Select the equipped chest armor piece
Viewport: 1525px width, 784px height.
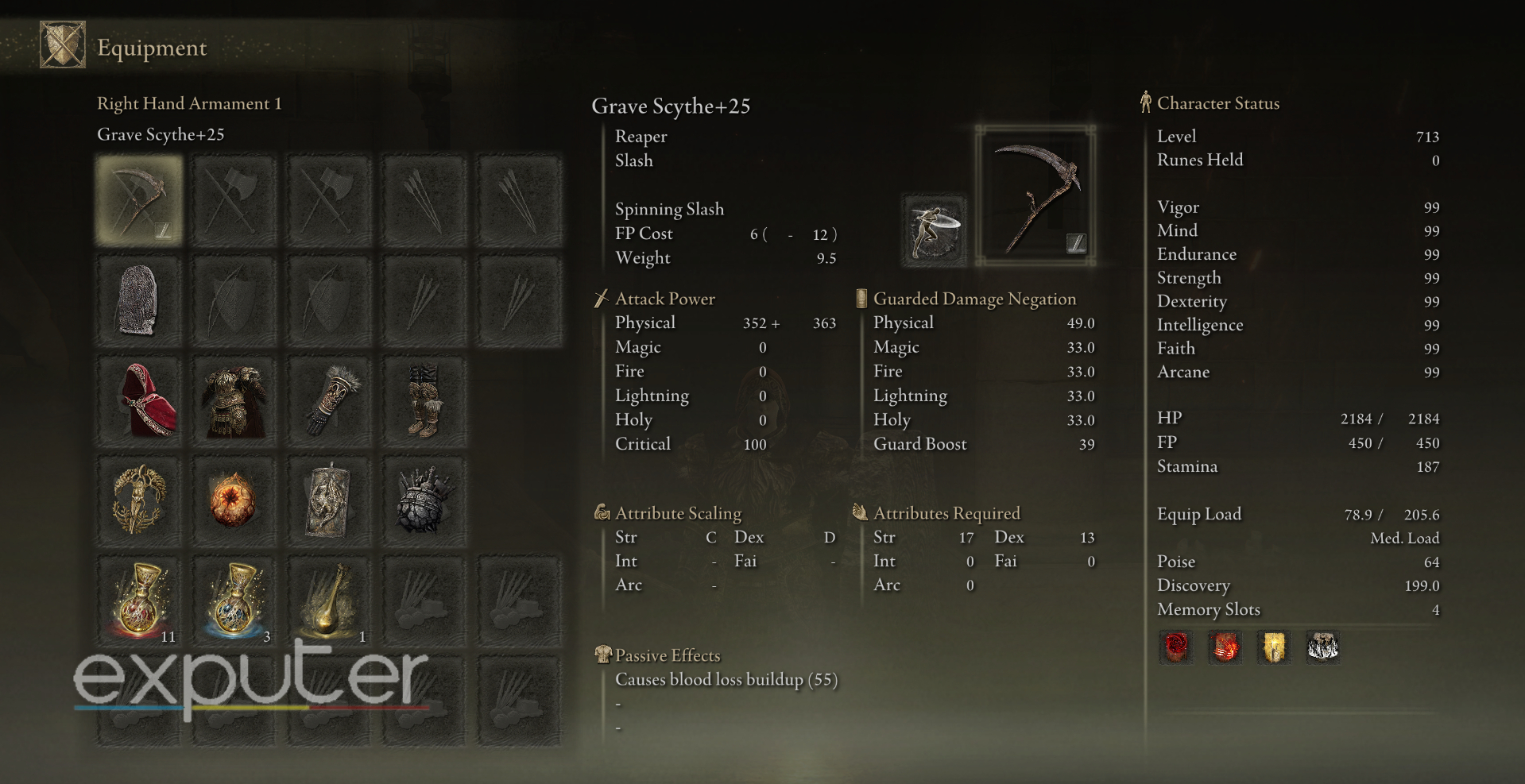click(234, 400)
